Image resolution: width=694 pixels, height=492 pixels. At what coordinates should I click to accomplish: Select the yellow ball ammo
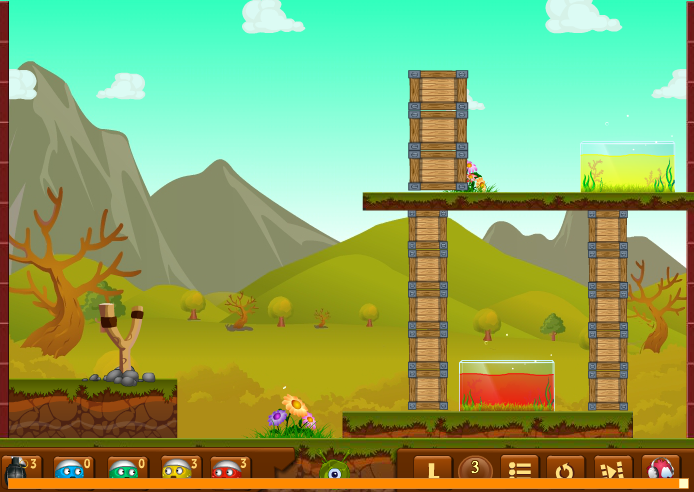(177, 468)
